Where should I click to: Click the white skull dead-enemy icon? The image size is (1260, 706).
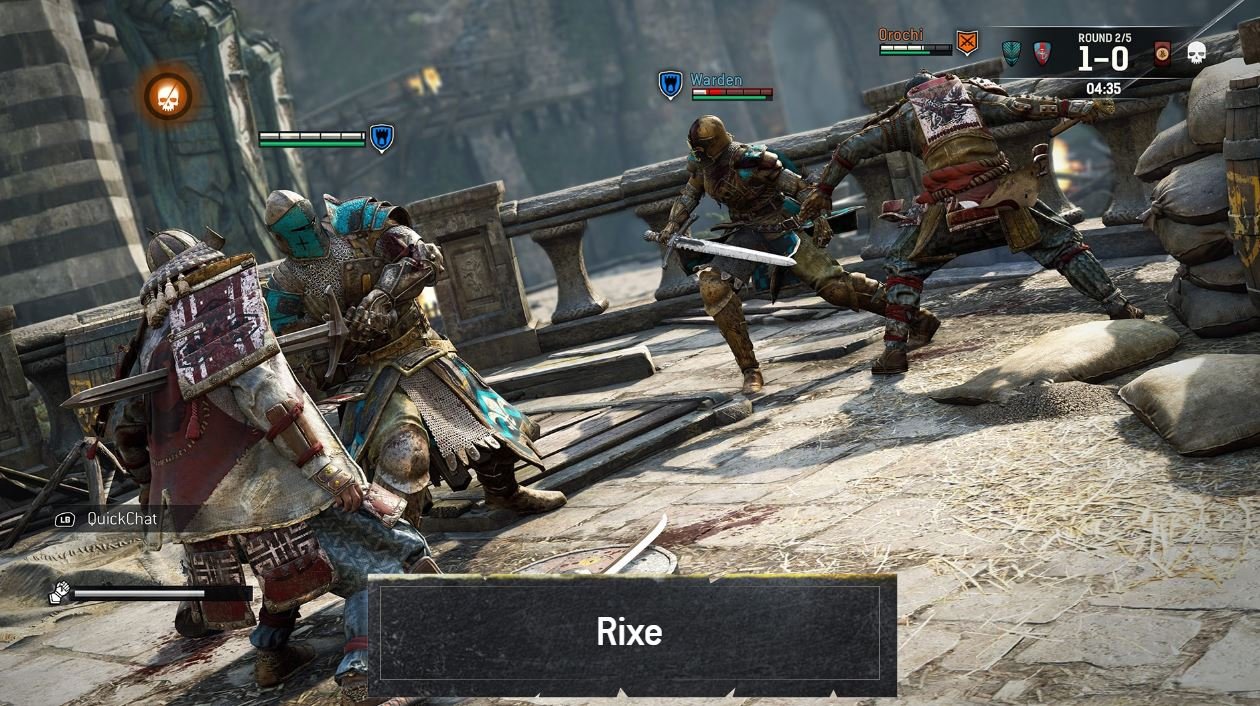(x=1196, y=54)
